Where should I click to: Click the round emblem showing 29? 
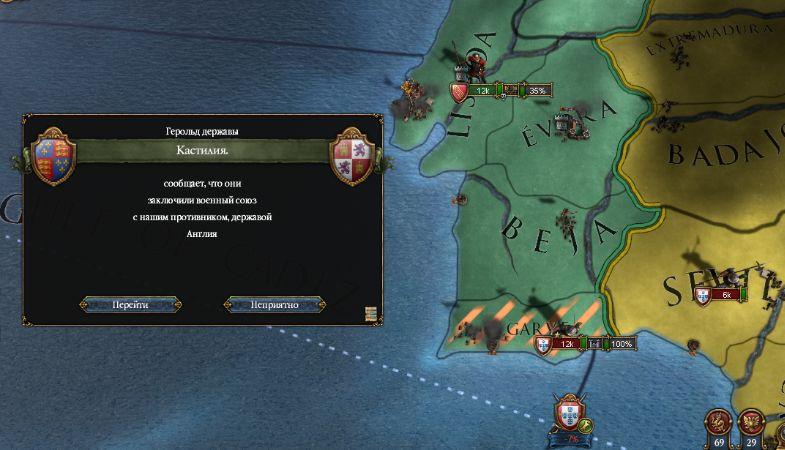pos(751,421)
